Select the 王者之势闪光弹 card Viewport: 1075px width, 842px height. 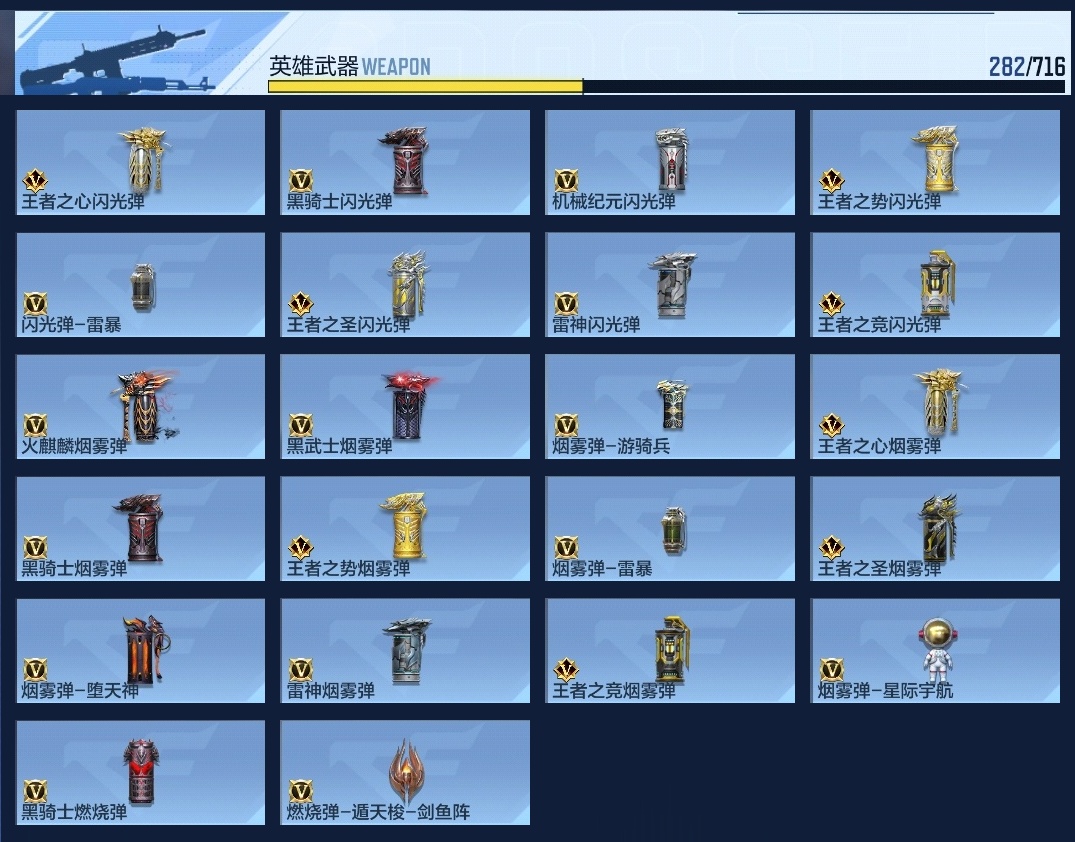click(935, 162)
